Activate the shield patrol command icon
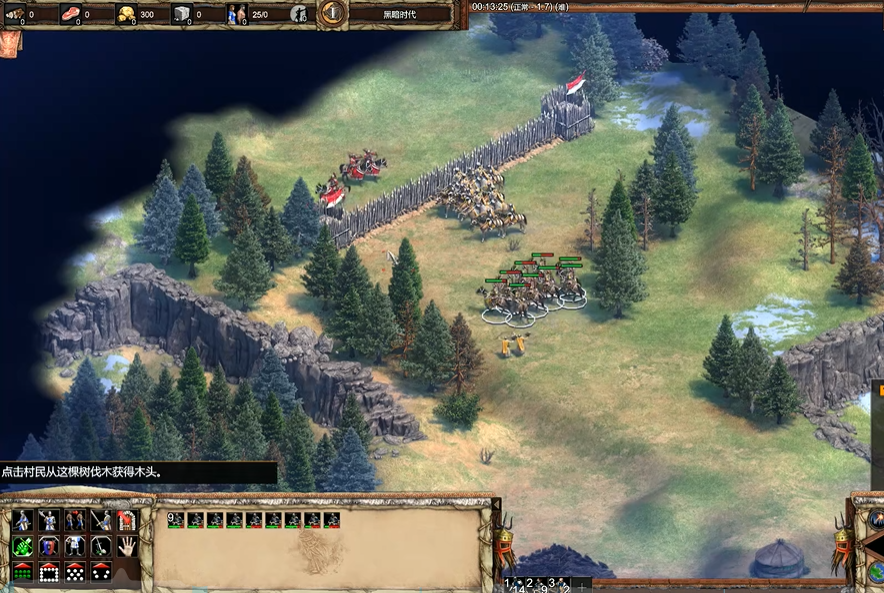The height and width of the screenshot is (593, 884). [49, 546]
